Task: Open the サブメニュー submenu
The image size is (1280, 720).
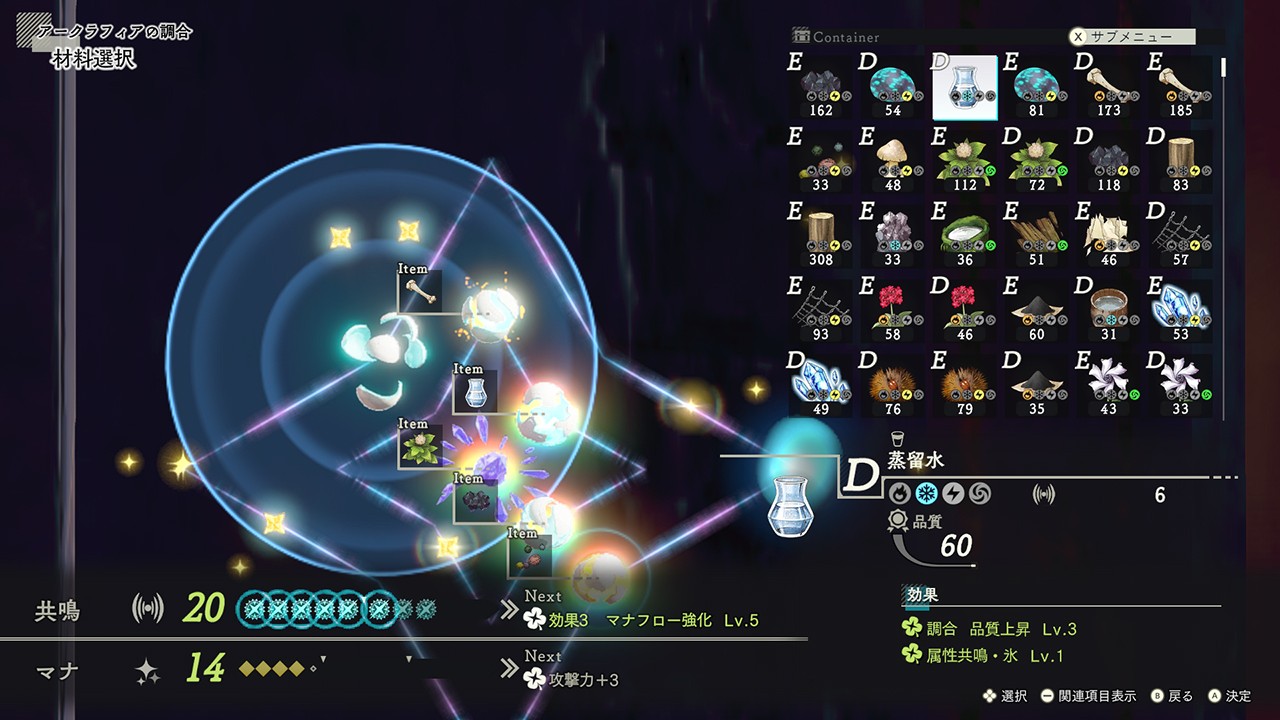Action: (x=1135, y=36)
